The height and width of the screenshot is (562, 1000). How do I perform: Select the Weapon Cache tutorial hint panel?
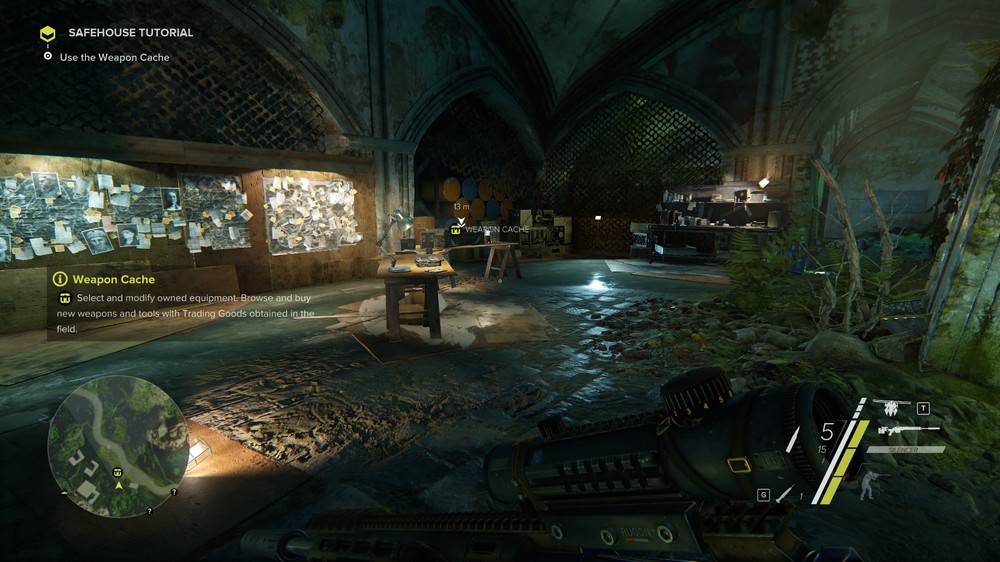[x=183, y=305]
